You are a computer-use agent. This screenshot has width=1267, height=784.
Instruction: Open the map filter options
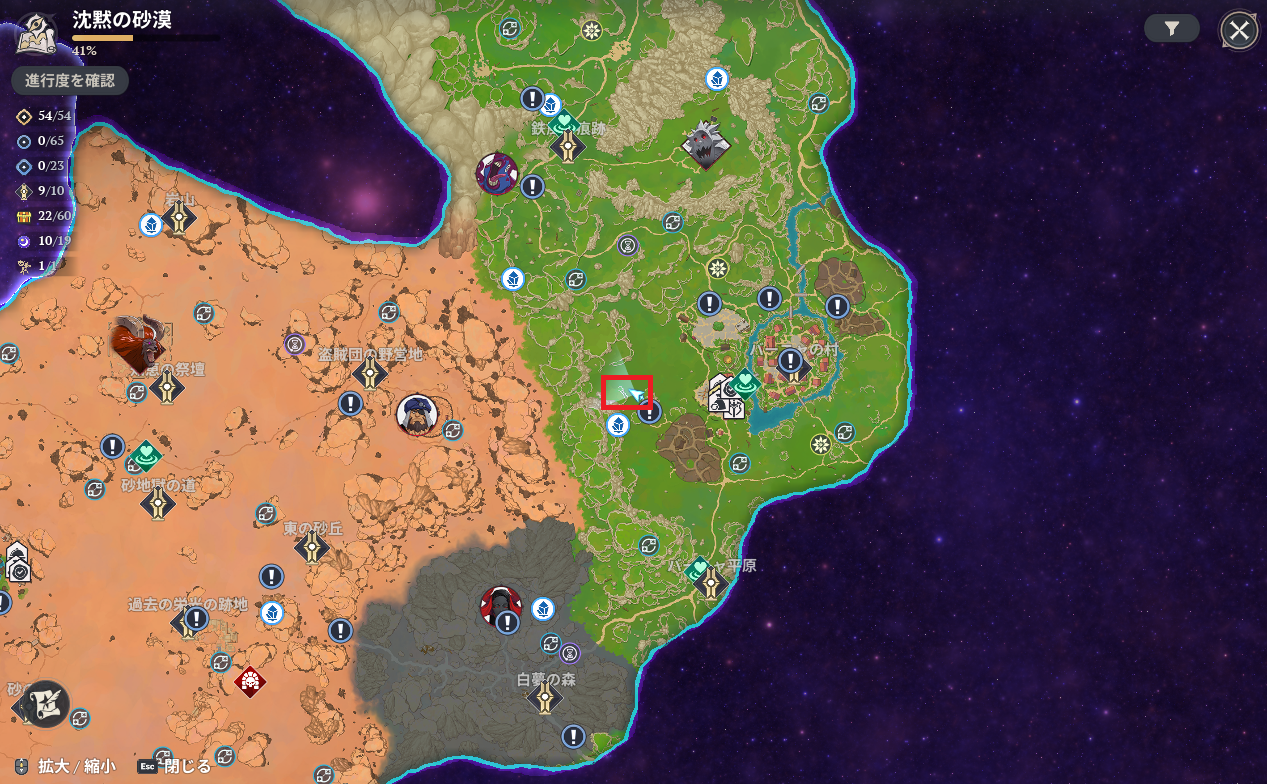point(1172,29)
